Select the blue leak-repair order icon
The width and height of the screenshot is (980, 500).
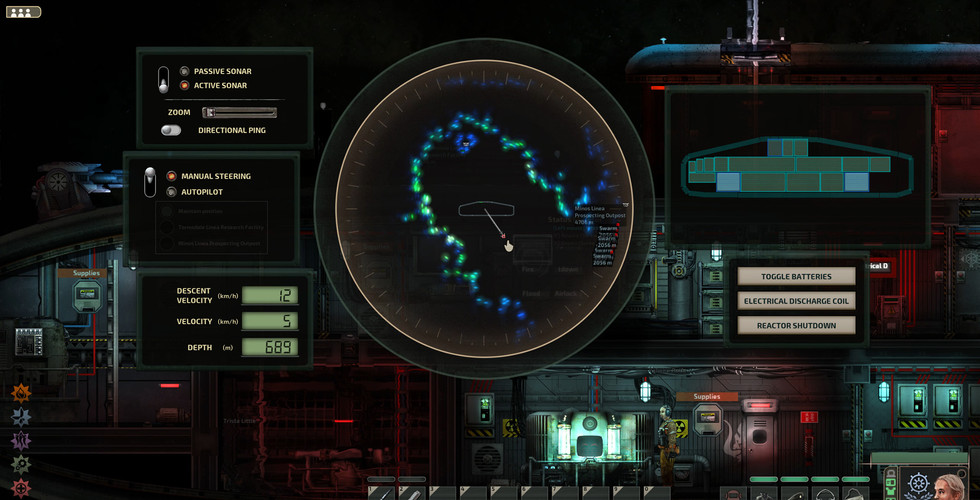point(21,417)
